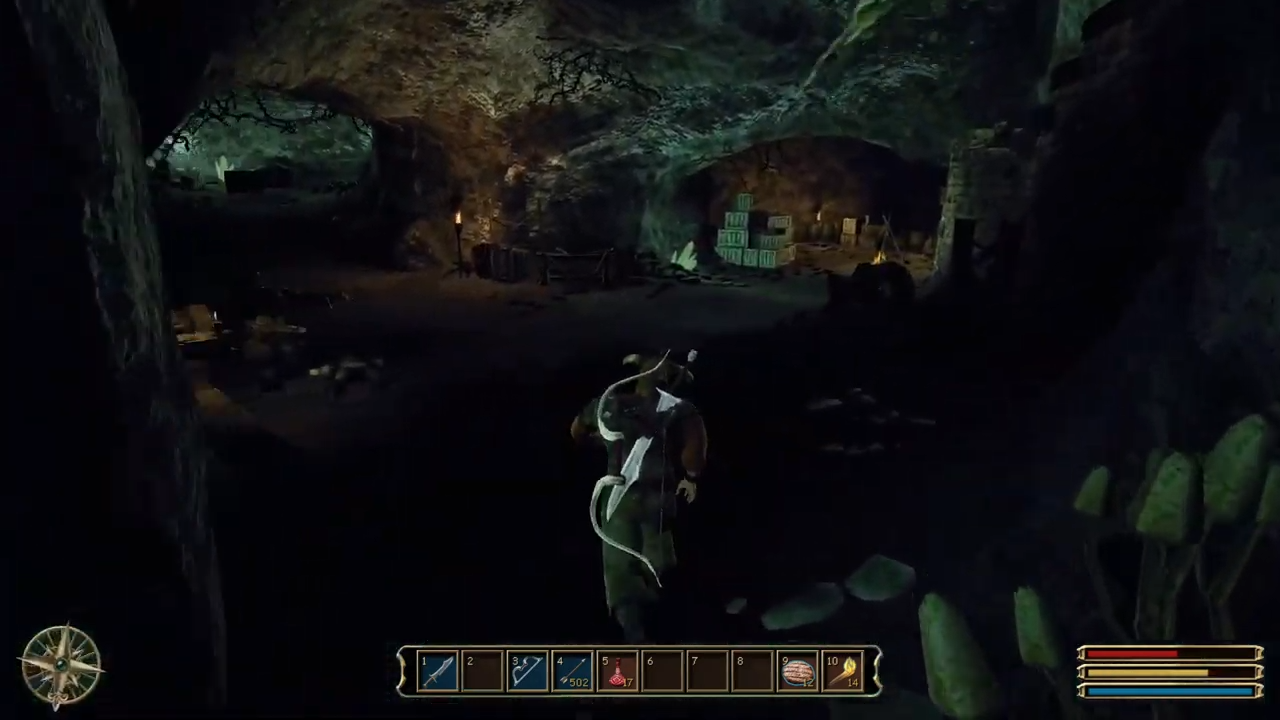Click the blue mana bar
Image resolution: width=1280 pixels, height=720 pixels.
1150,691
